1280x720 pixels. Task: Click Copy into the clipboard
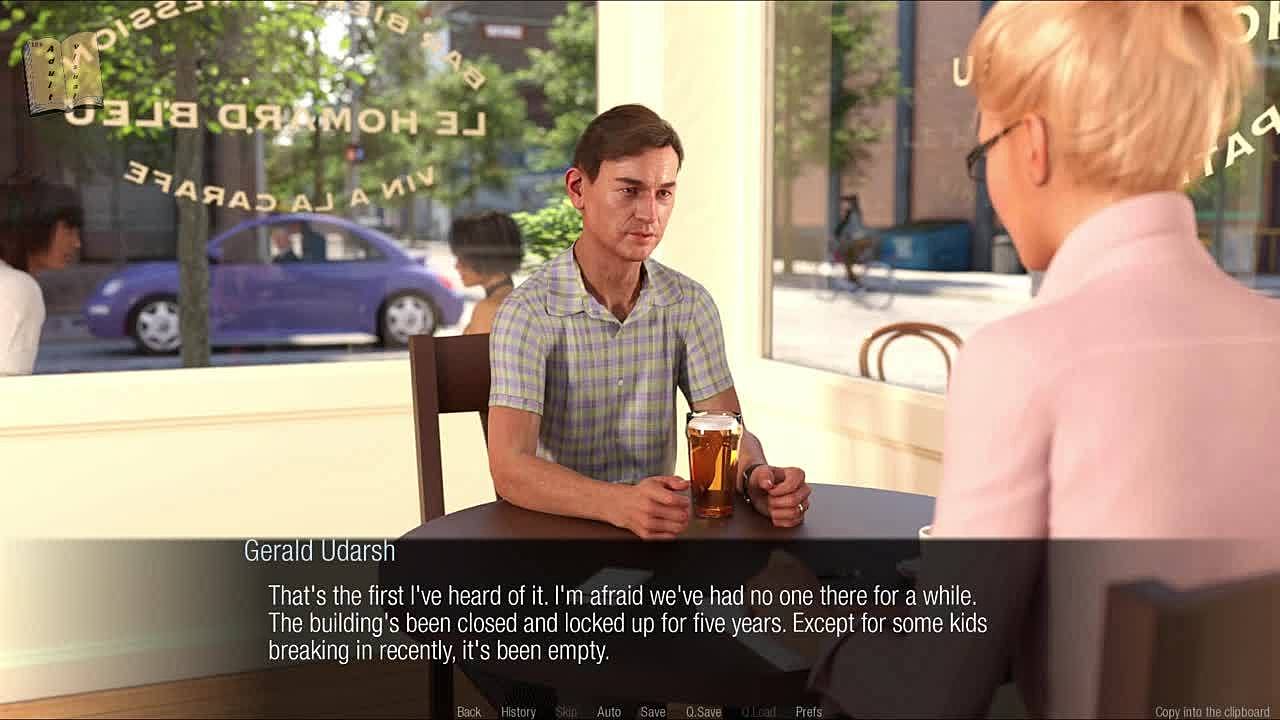tap(1212, 712)
